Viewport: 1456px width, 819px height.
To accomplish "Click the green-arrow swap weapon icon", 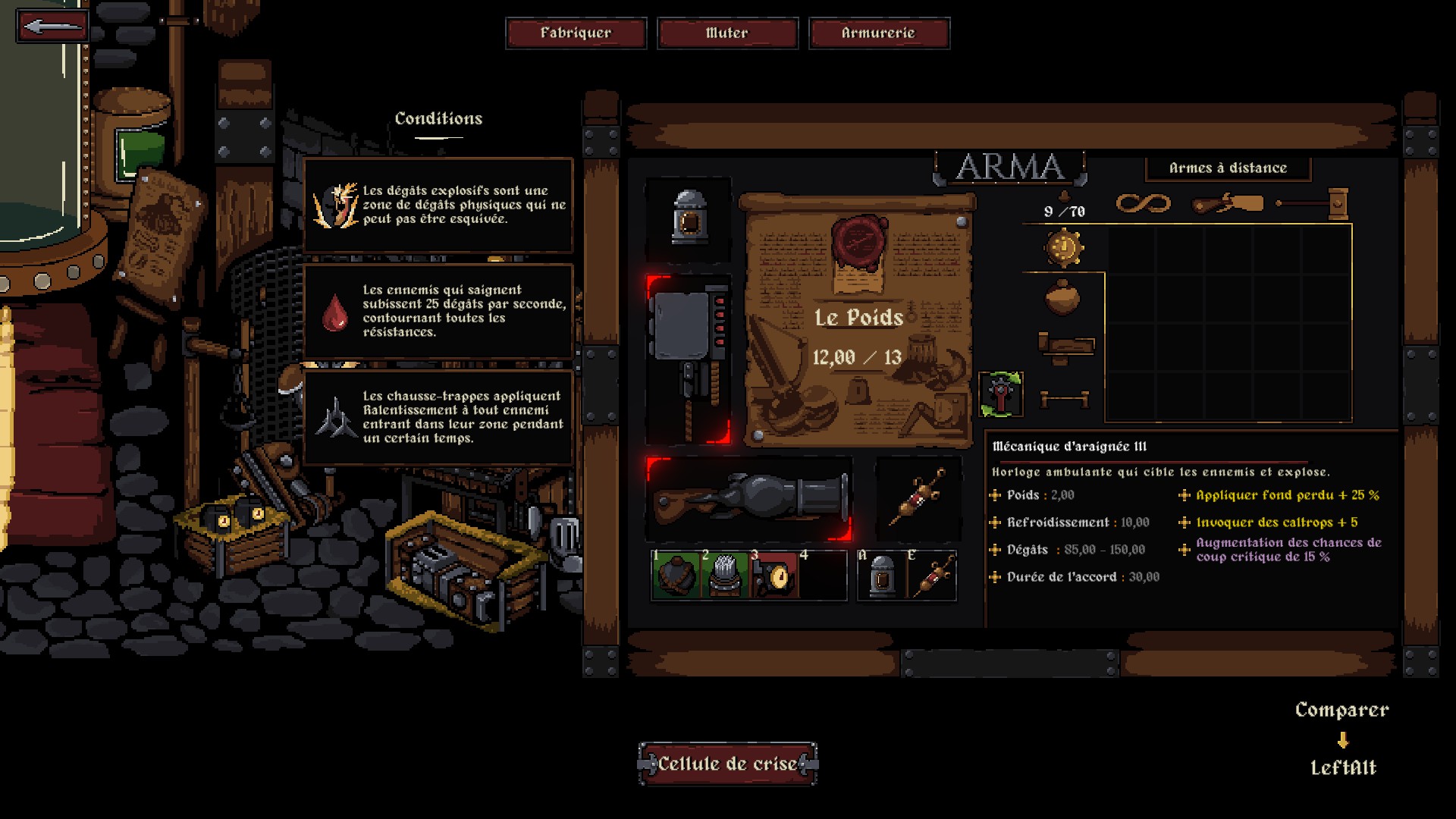I will click(x=1001, y=394).
